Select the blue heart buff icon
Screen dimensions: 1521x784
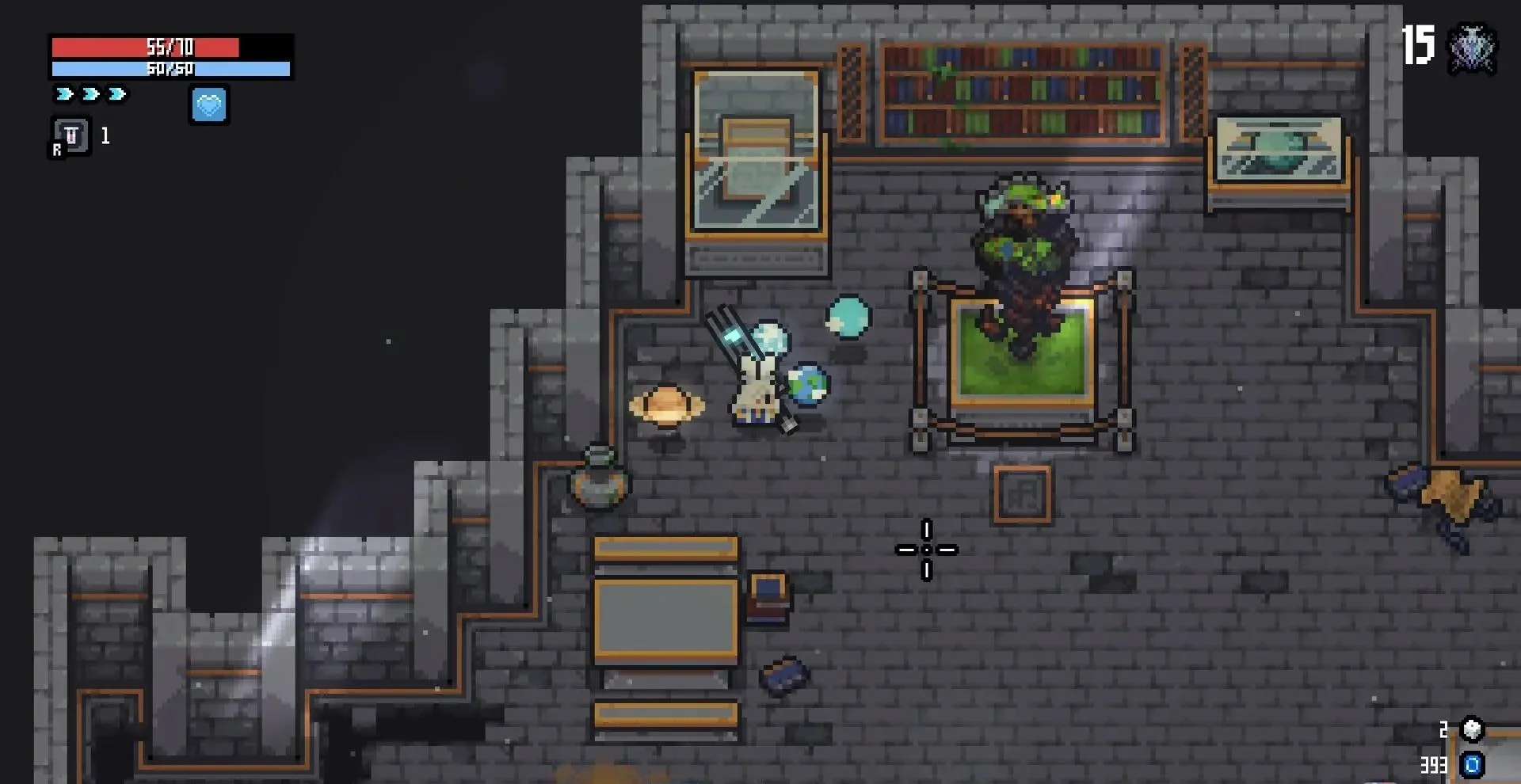click(x=209, y=105)
